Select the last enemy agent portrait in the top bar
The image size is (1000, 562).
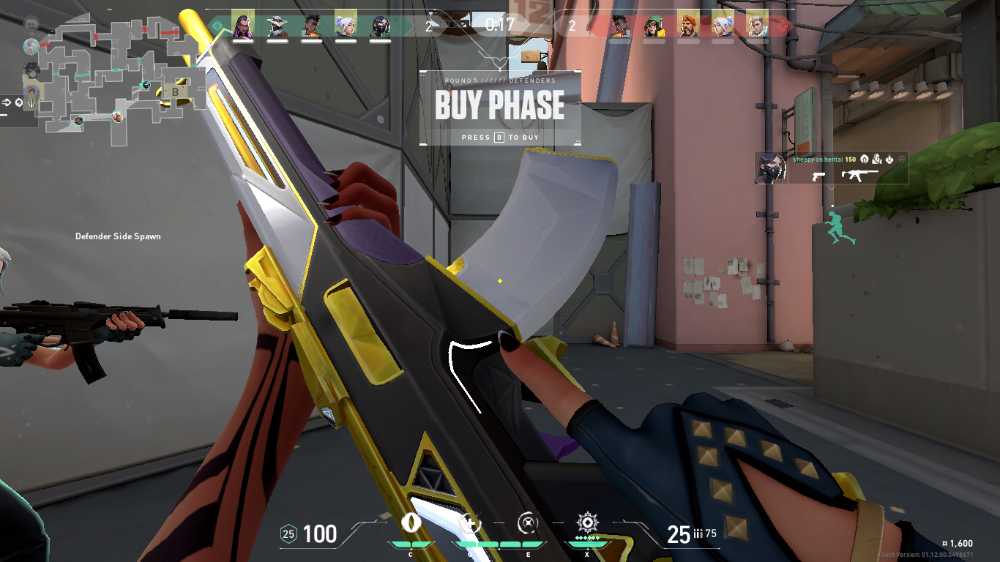pyautogui.click(x=756, y=23)
